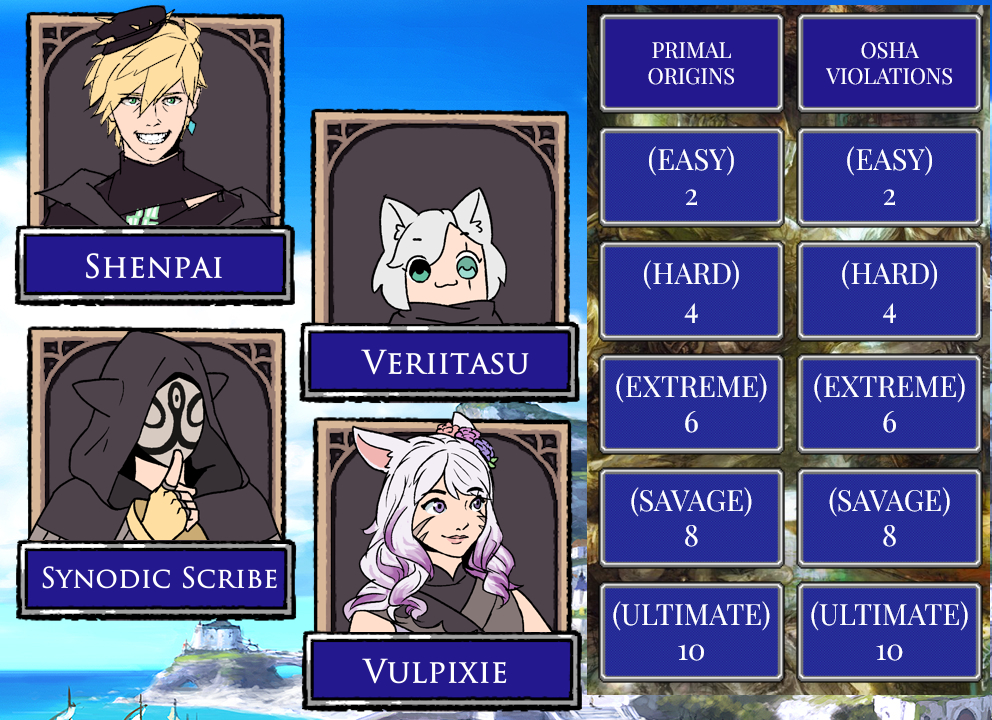Select the Shenpai name plate
992x720 pixels.
tap(154, 265)
